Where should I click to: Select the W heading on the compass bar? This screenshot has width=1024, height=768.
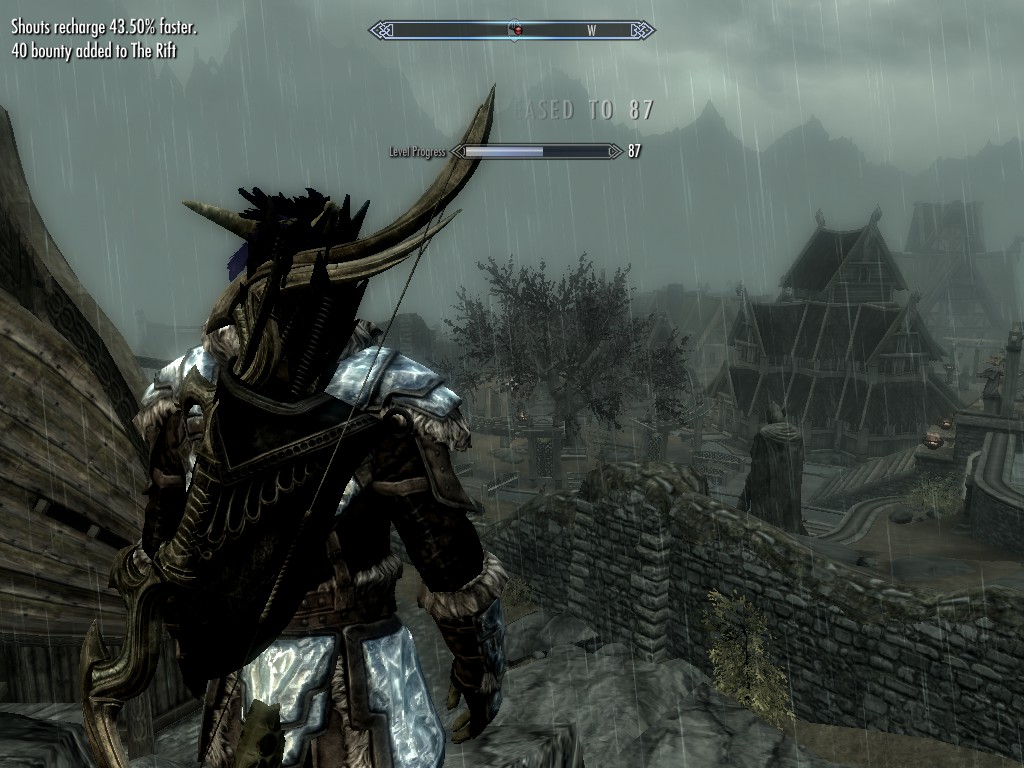click(591, 31)
